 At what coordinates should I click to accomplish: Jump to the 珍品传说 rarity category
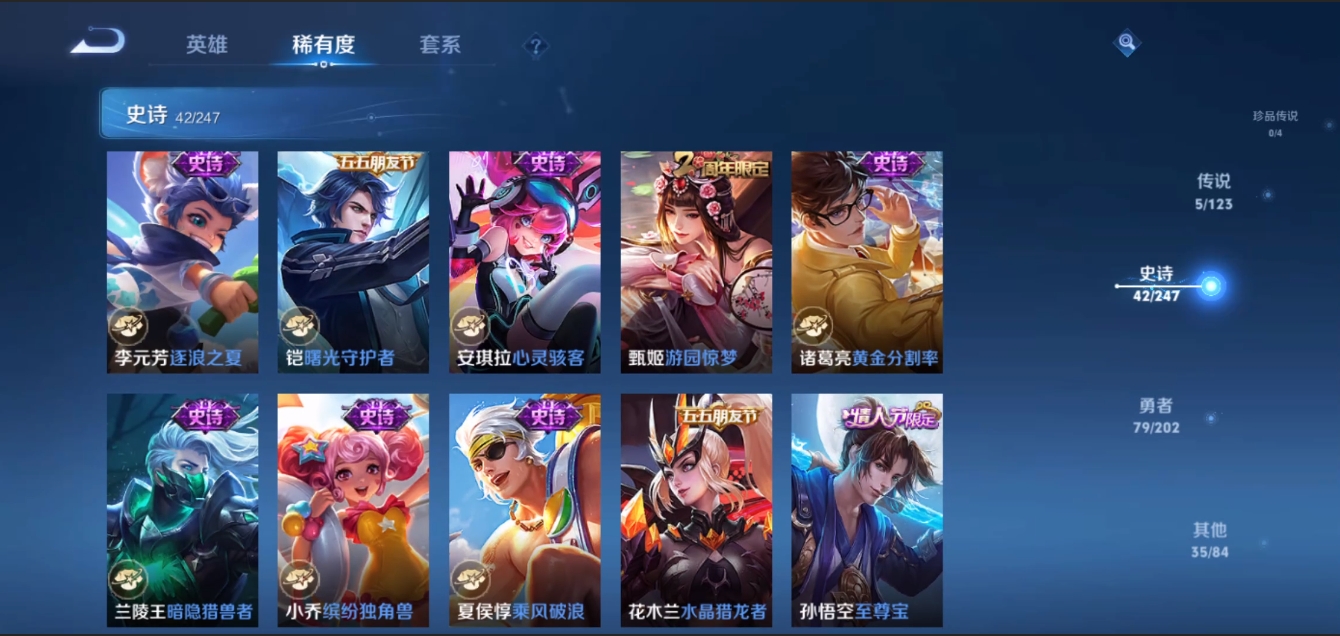(x=1275, y=122)
